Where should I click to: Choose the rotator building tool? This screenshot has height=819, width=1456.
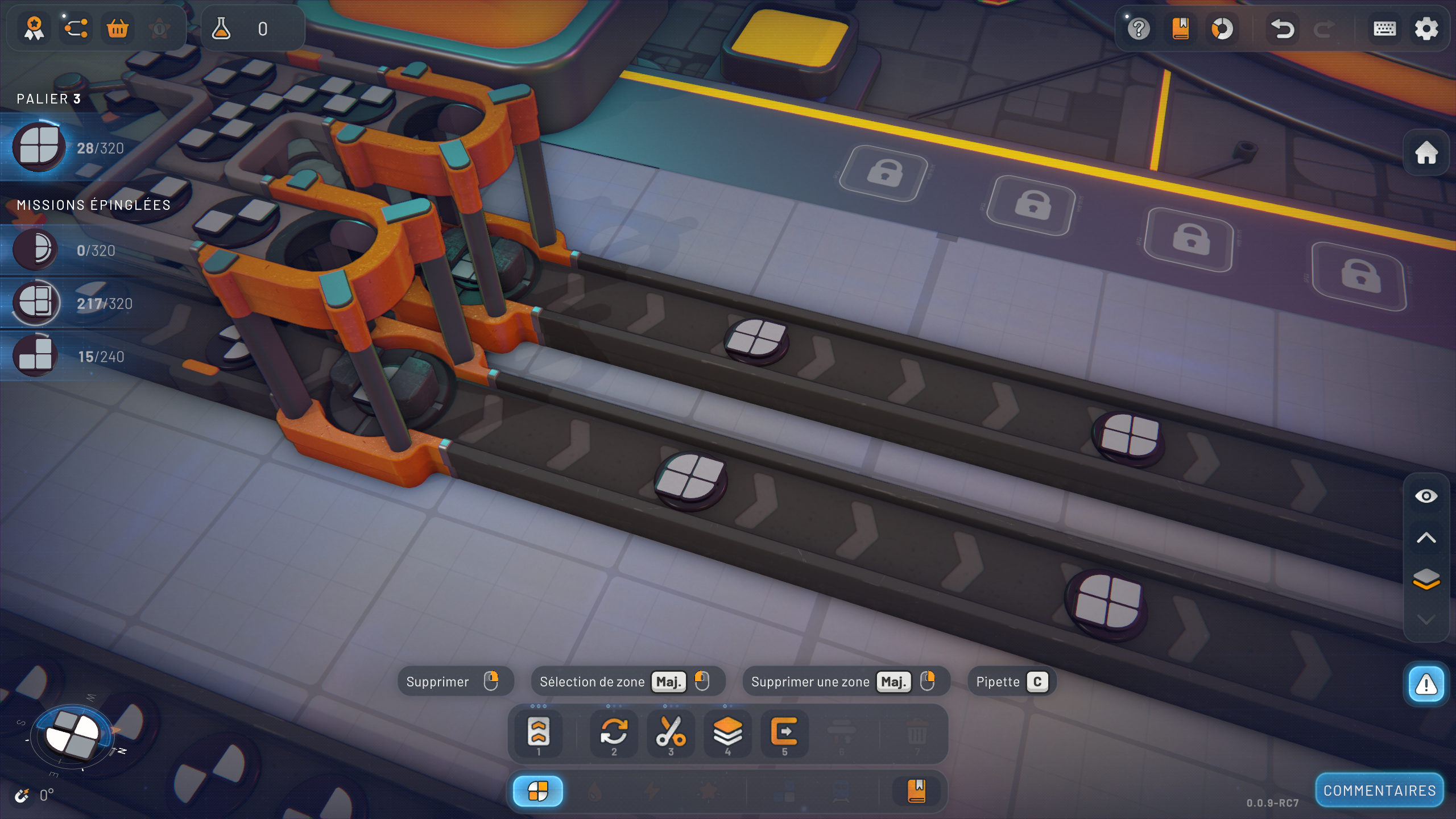pos(614,733)
